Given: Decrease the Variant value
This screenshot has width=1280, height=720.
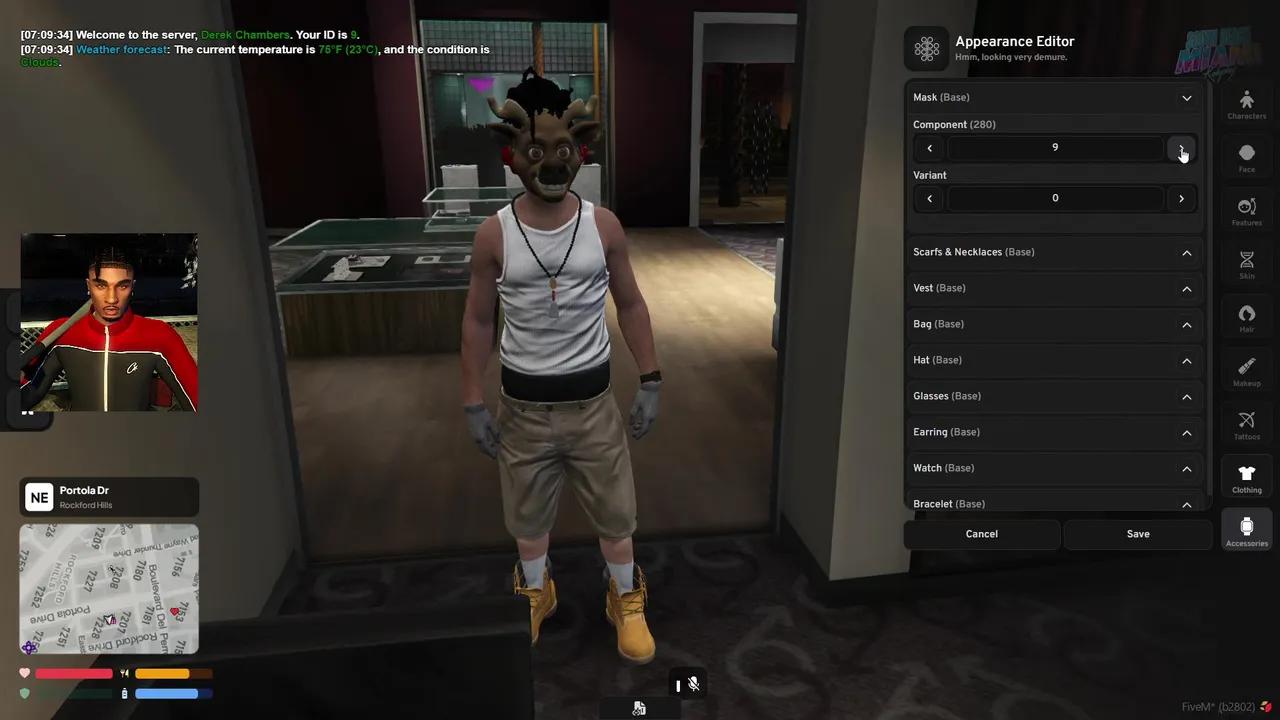Looking at the screenshot, I should [929, 198].
